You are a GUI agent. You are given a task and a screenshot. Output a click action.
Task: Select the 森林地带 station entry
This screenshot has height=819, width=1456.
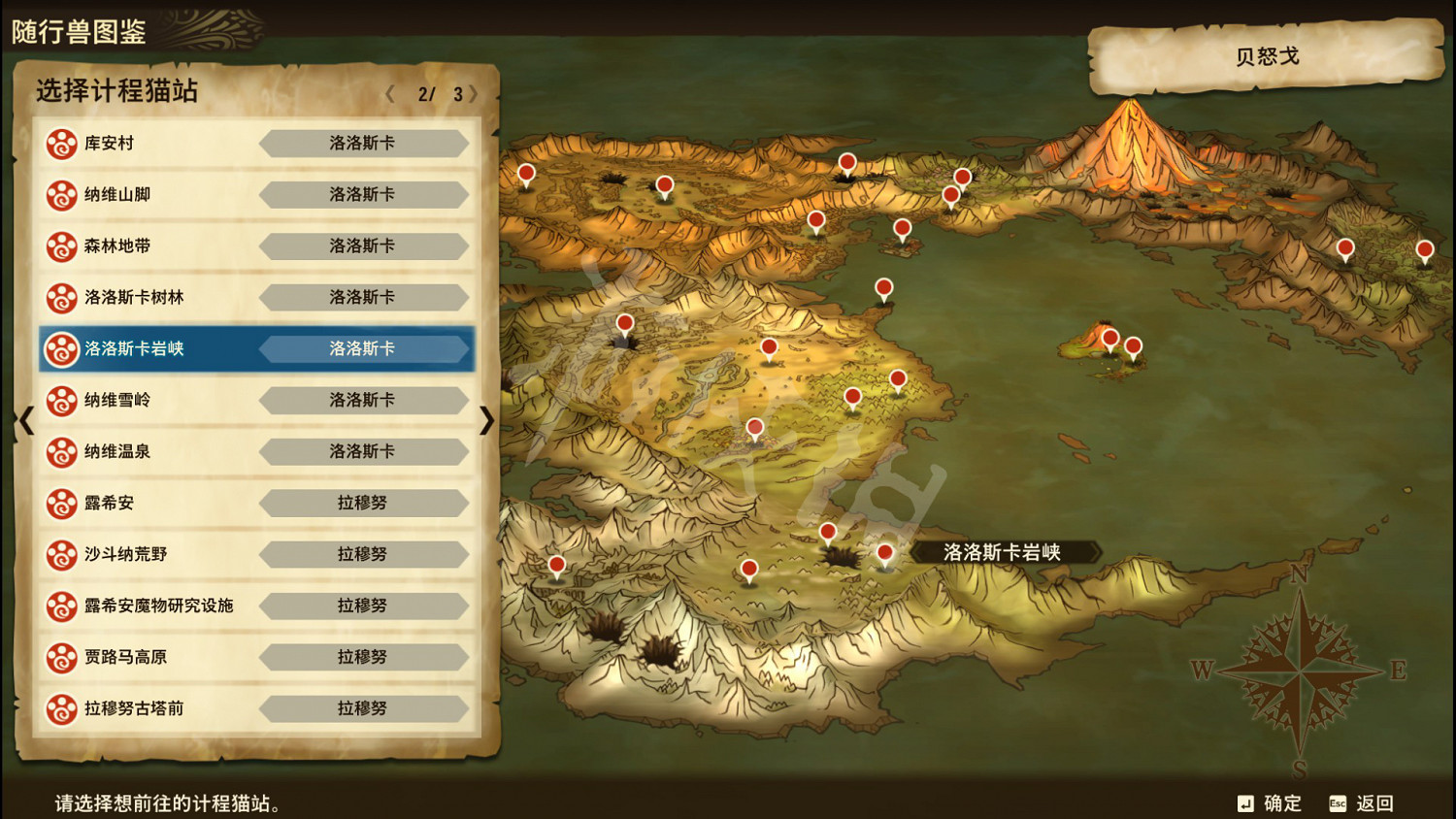click(255, 246)
